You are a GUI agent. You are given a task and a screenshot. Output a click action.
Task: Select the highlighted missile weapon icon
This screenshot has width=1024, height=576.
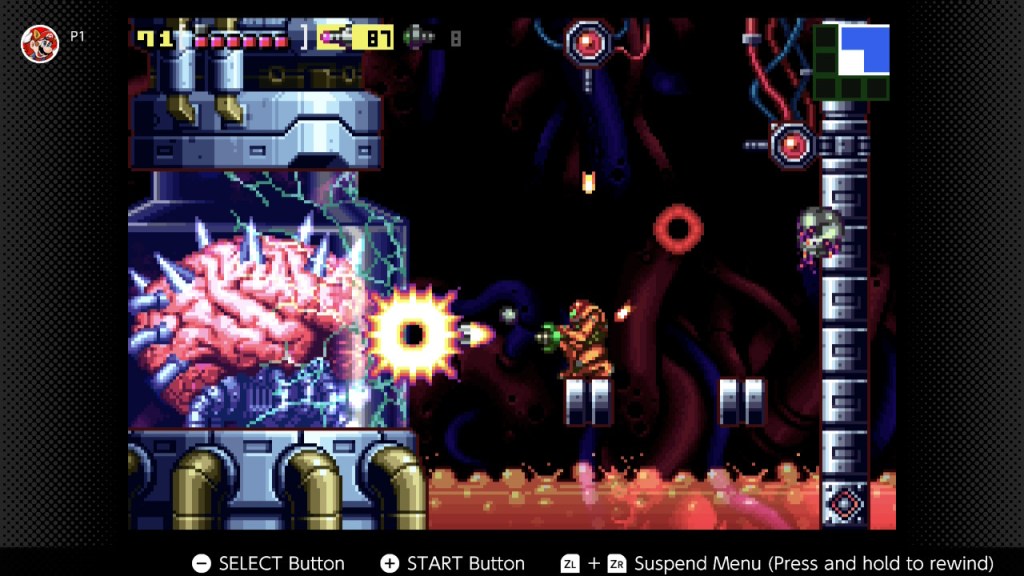(x=336, y=38)
